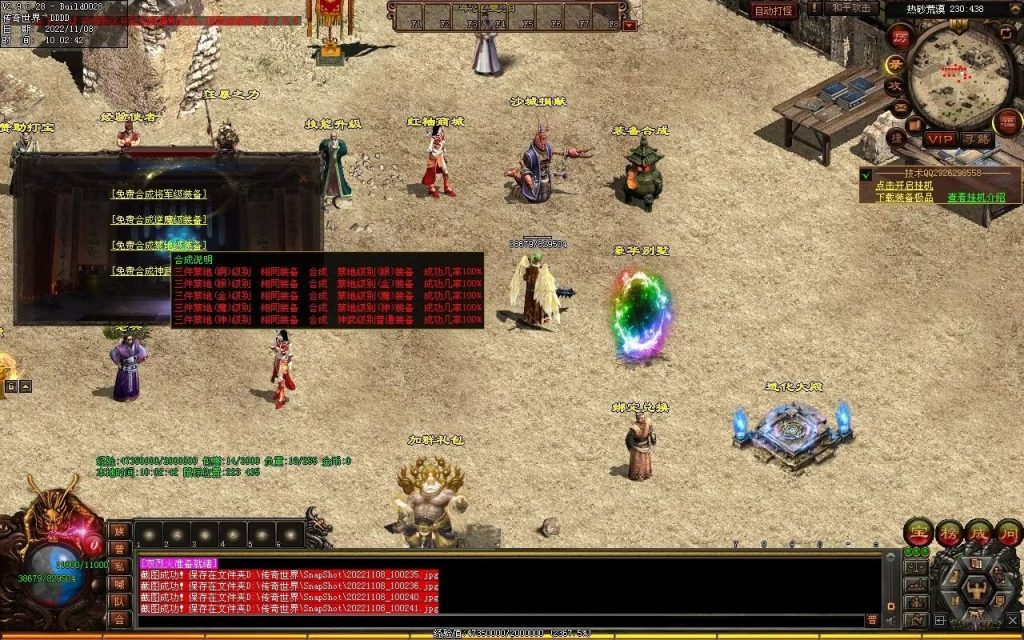Click the 攻 icon beside the minimap
Viewport: 1024px width, 640px height.
tap(895, 86)
